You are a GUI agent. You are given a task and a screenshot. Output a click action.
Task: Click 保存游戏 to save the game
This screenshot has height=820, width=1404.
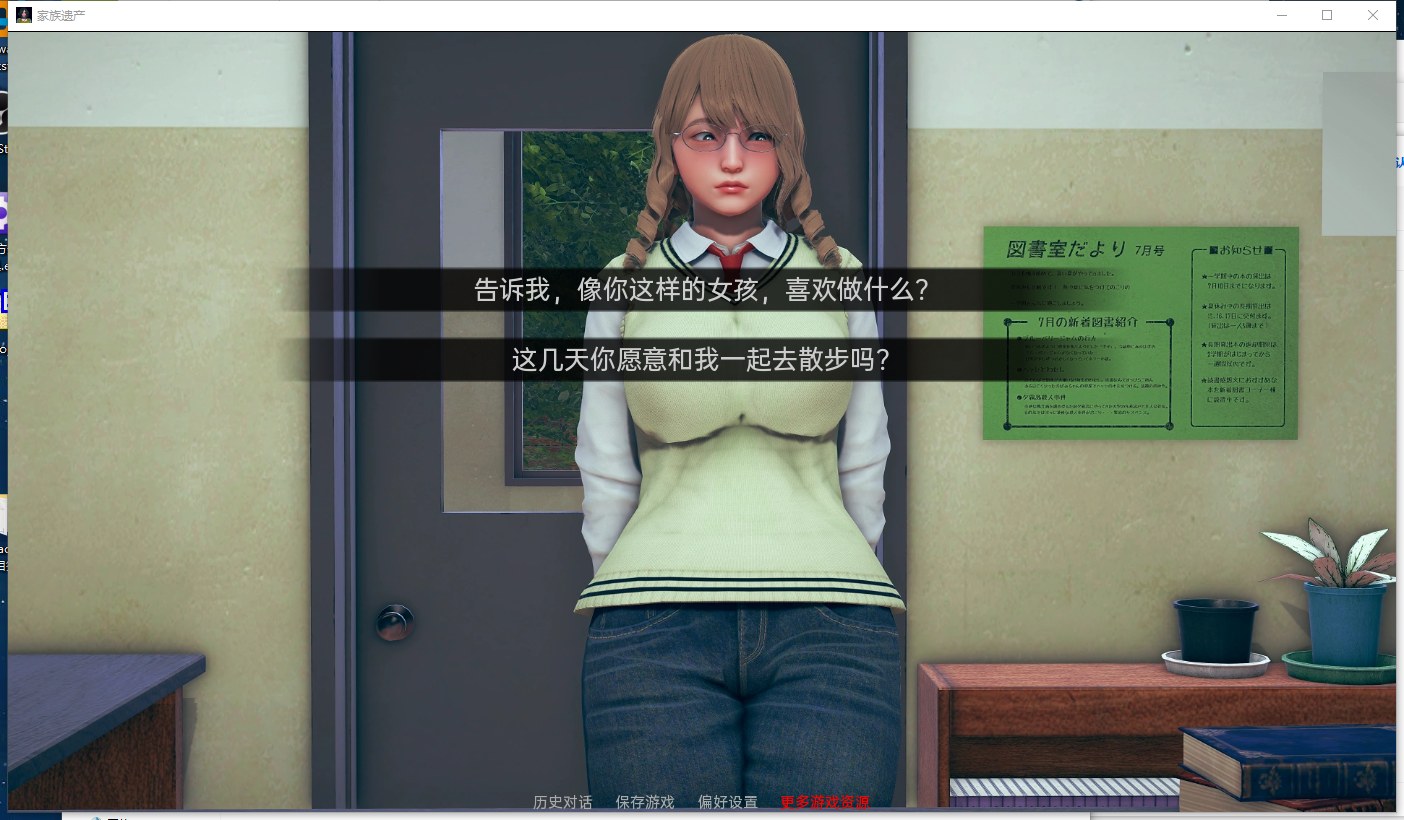tap(644, 802)
